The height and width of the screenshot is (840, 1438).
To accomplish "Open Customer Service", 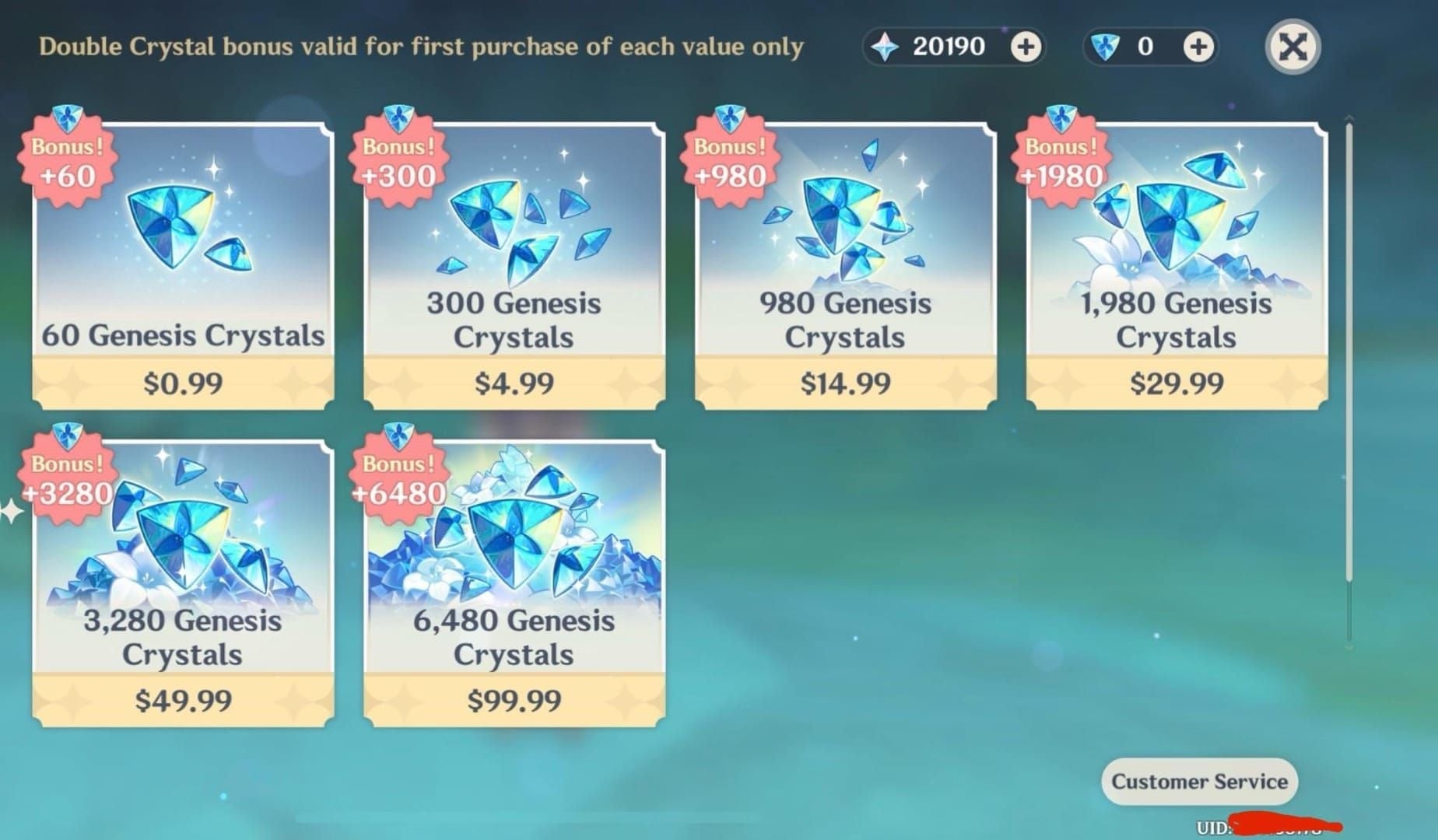I will click(1199, 782).
